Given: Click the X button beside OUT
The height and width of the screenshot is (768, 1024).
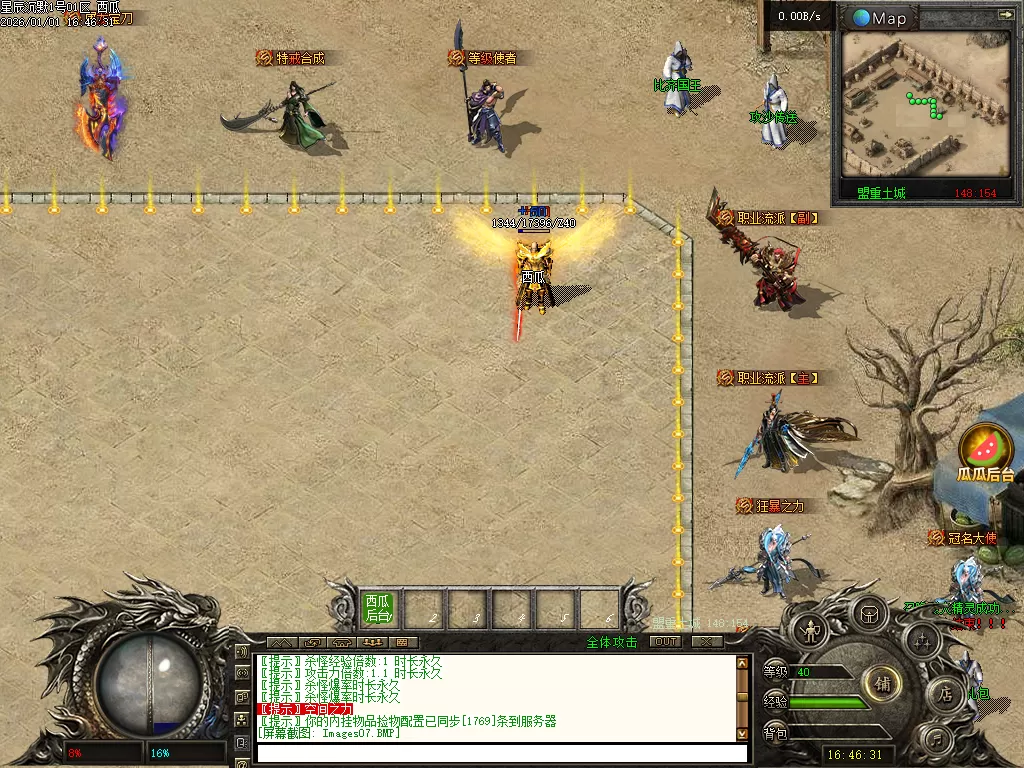Looking at the screenshot, I should tap(706, 642).
